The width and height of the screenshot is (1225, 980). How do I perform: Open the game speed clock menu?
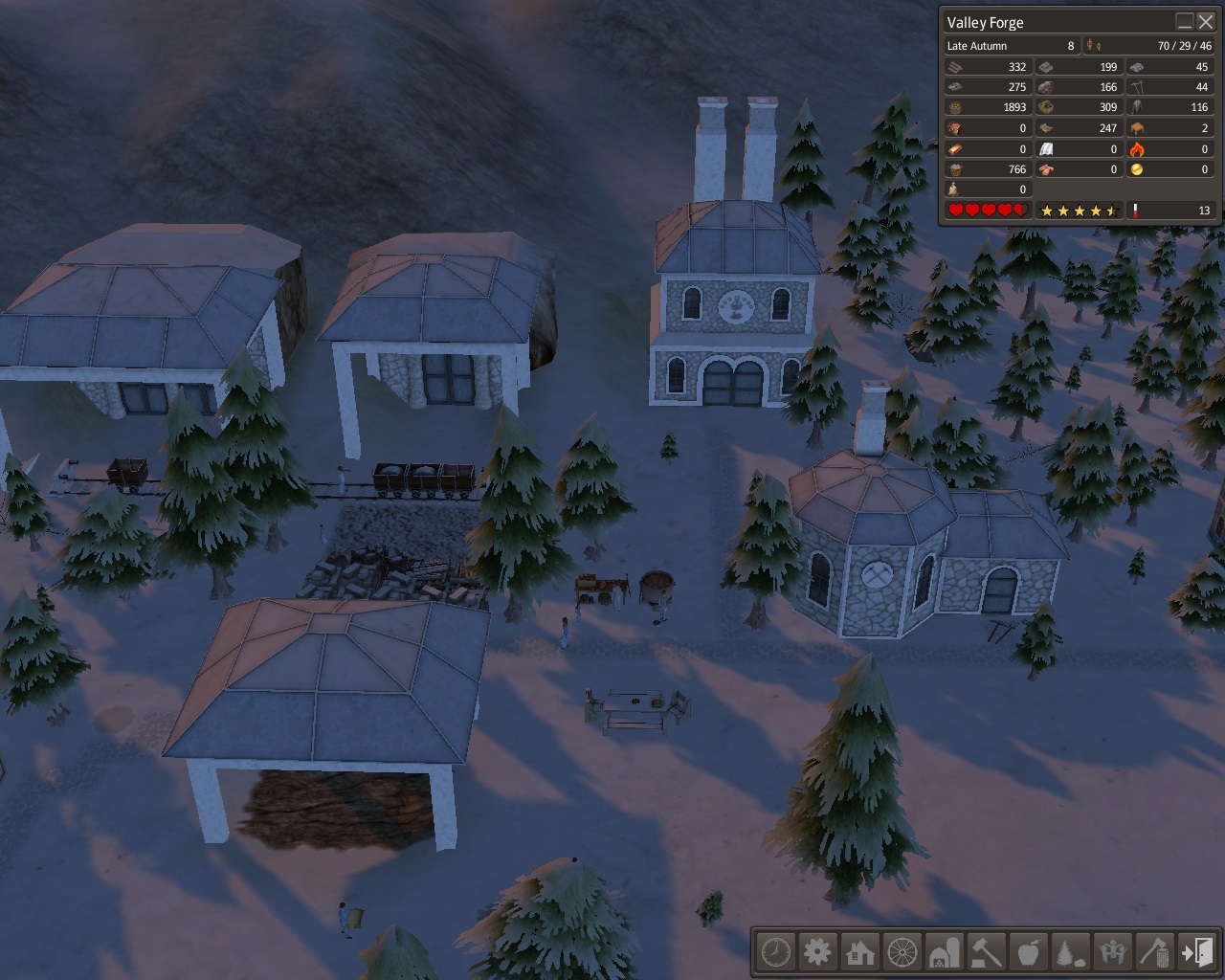[x=776, y=952]
